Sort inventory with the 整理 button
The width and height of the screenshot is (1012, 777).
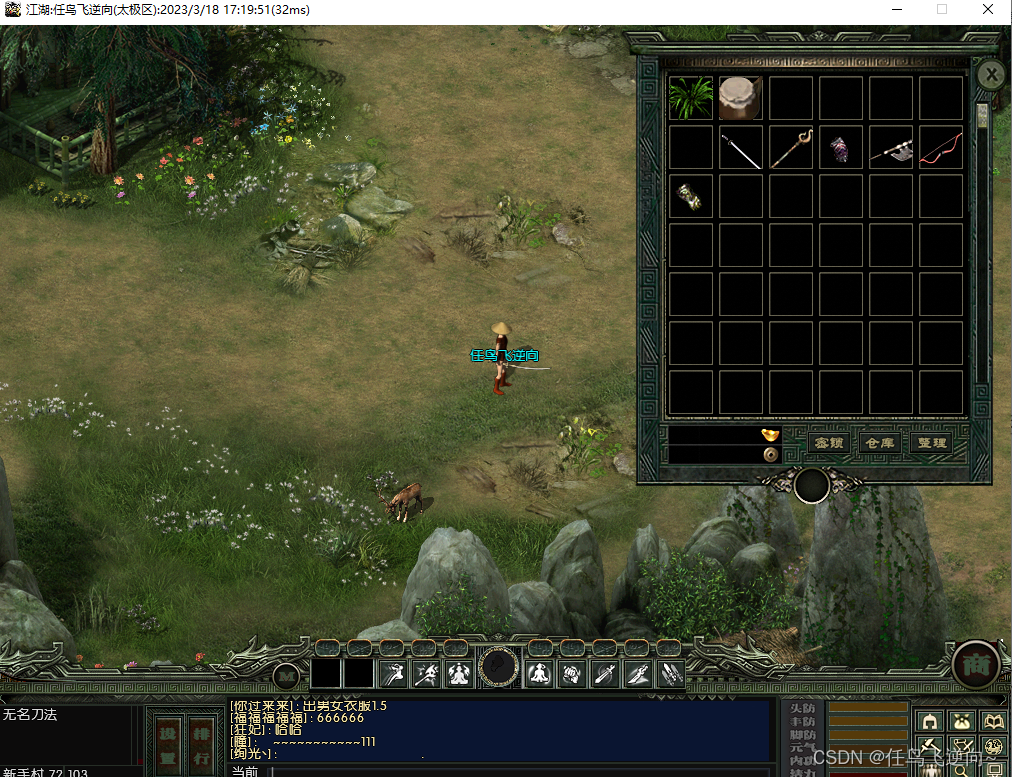(x=931, y=442)
